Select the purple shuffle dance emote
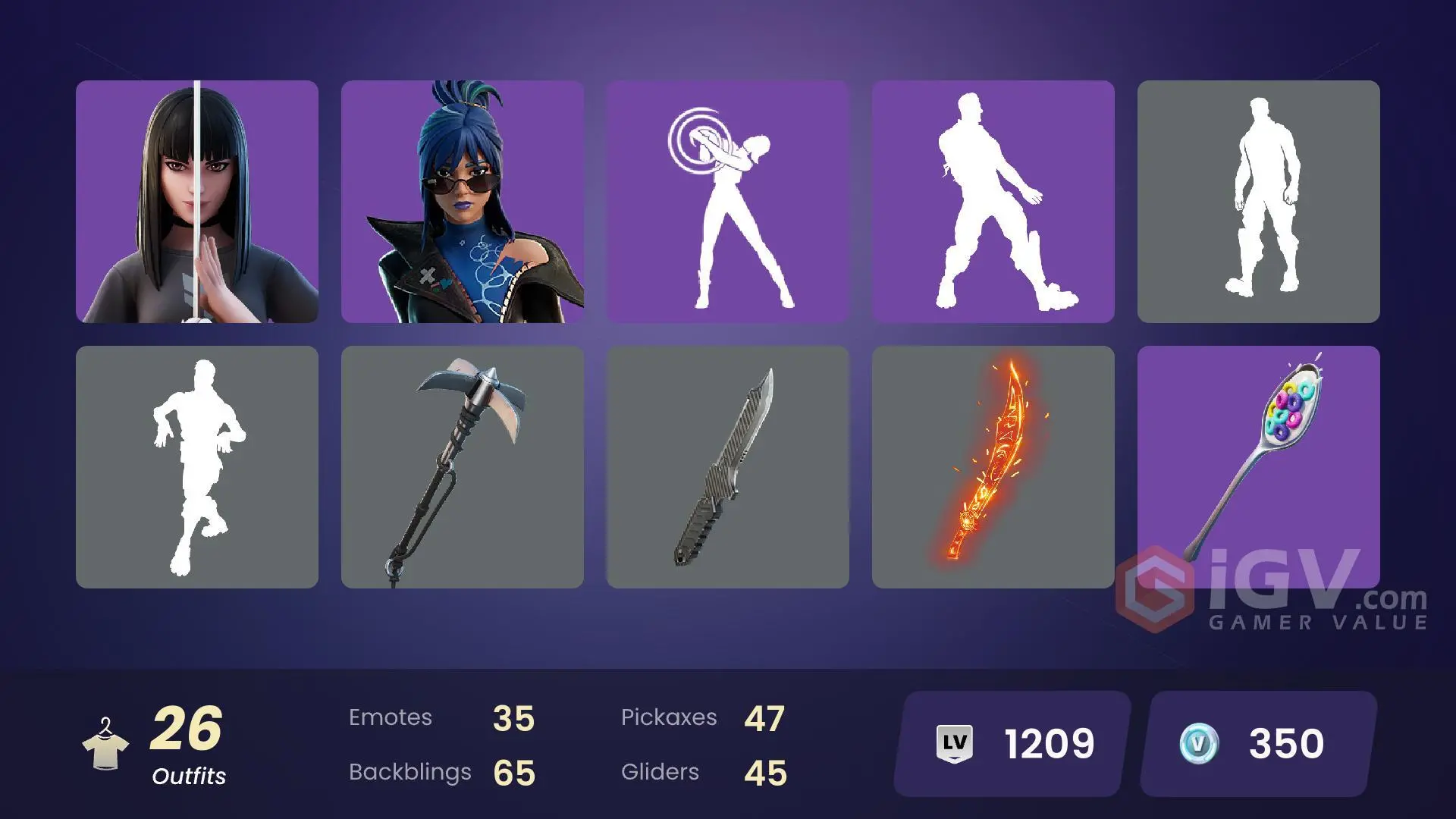 993,202
